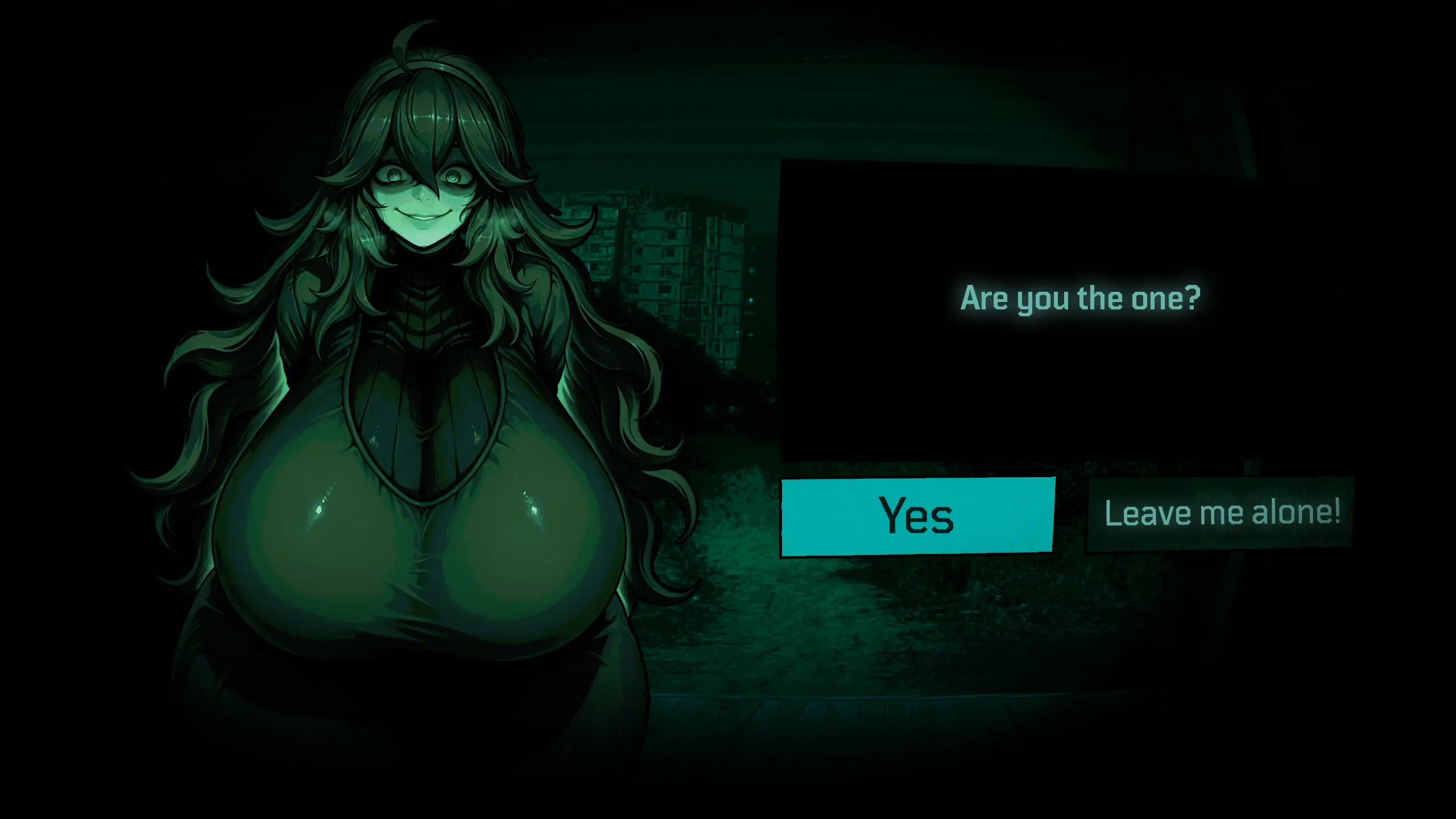1456x819 pixels.
Task: Answer "Yes" to the question
Action: (x=917, y=516)
